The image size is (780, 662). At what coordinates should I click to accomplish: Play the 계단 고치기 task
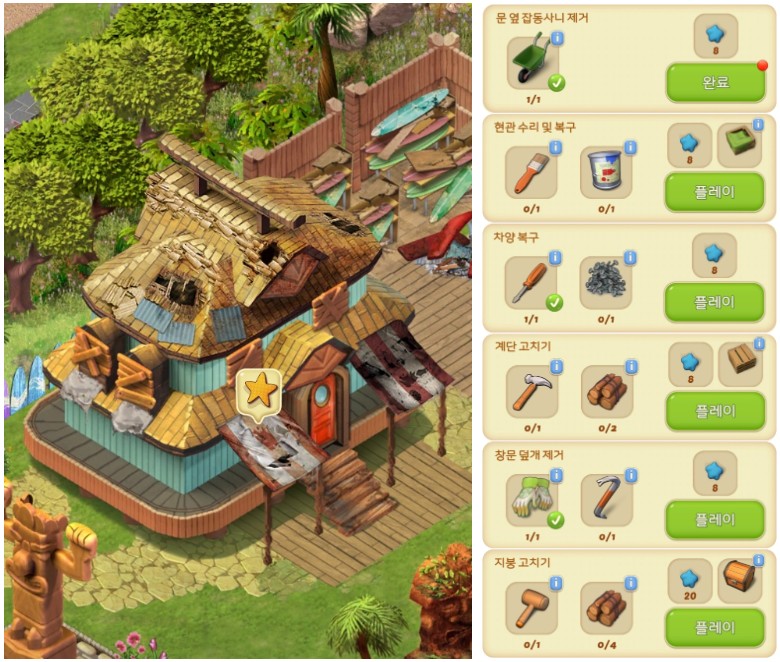[714, 410]
